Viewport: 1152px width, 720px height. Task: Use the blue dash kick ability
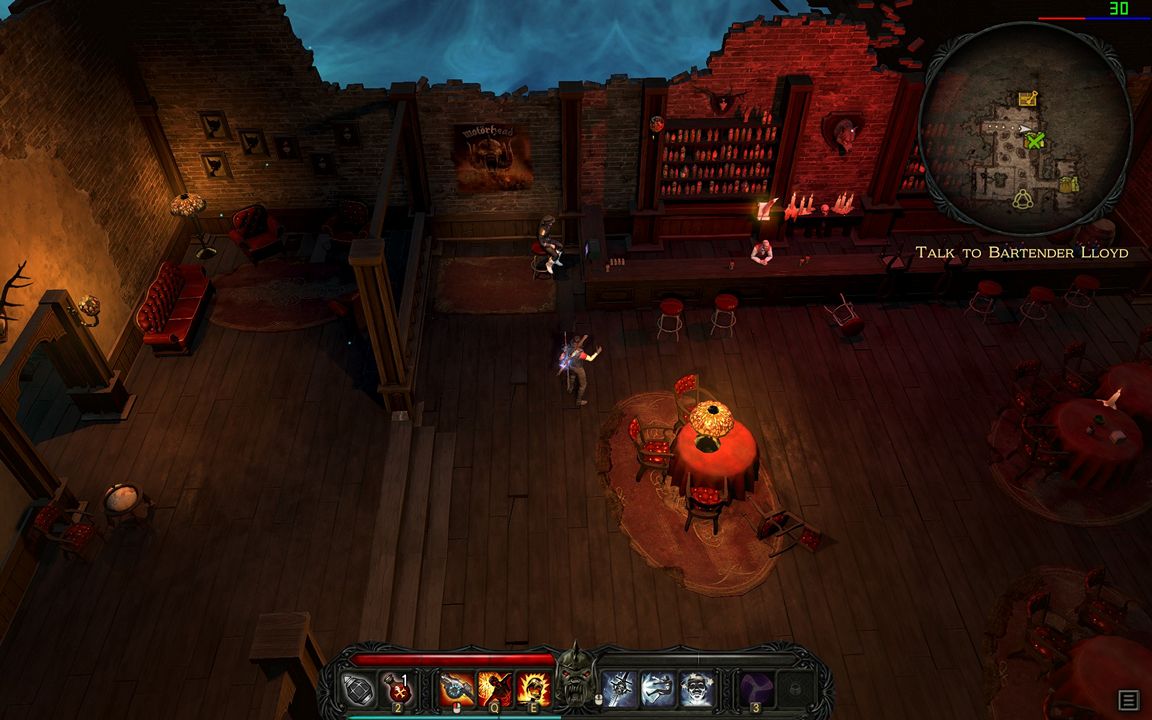pos(659,689)
